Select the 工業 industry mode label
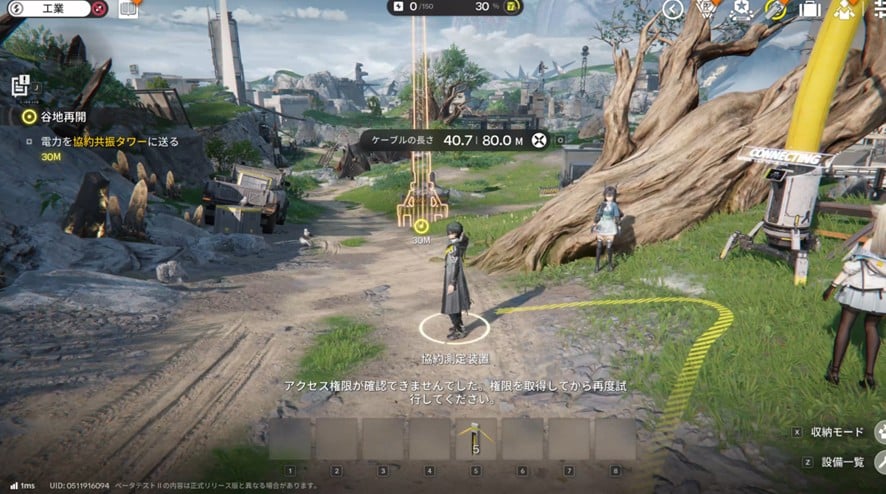This screenshot has width=886, height=494. (x=52, y=9)
